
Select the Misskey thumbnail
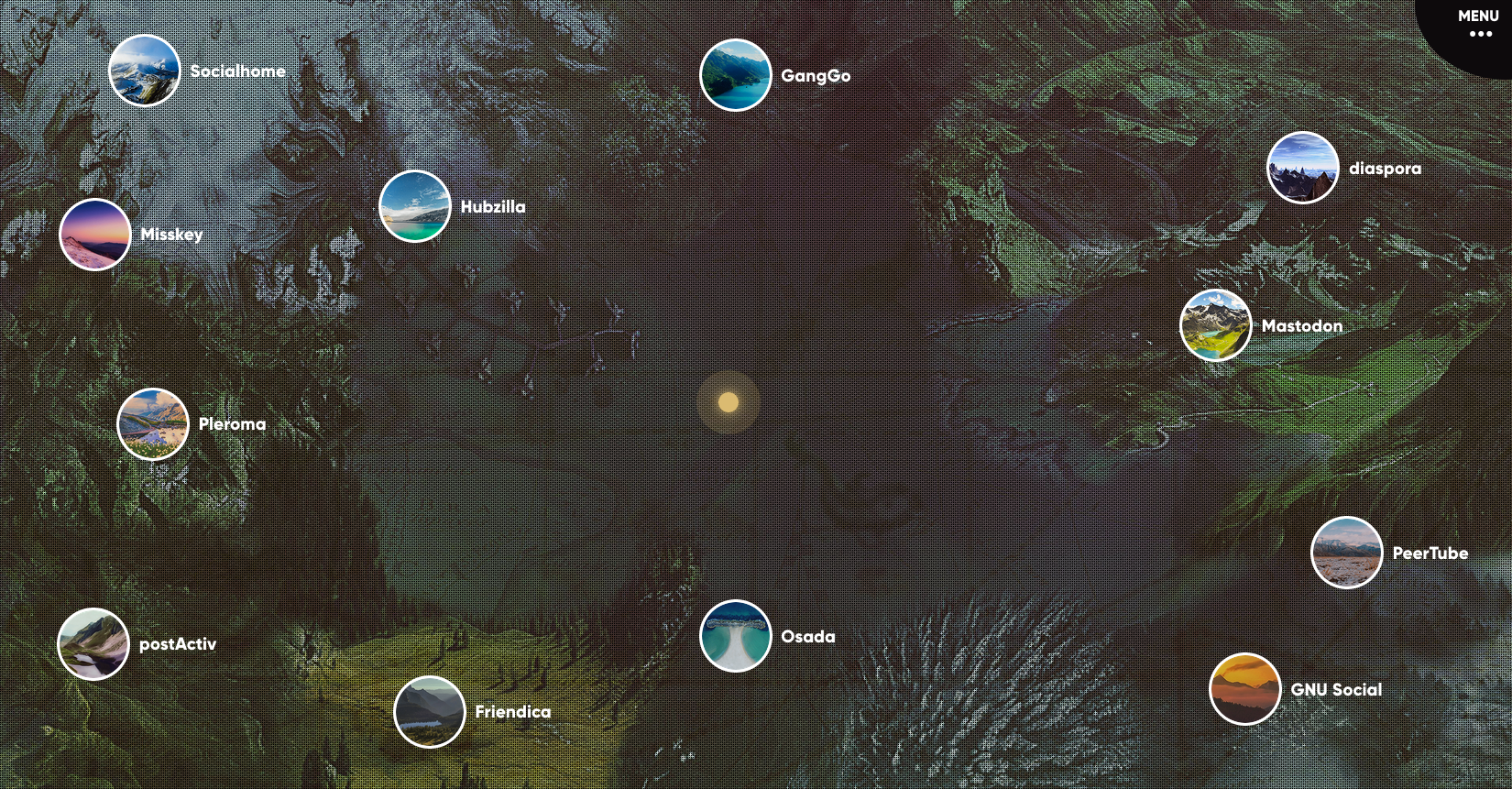tap(94, 235)
